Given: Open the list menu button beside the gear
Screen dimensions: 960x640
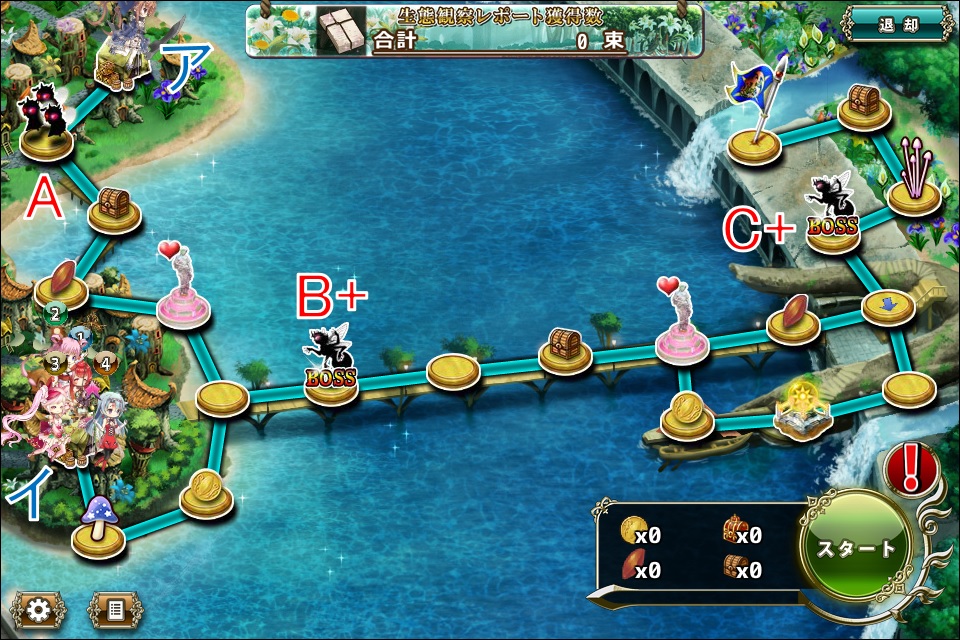Looking at the screenshot, I should (114, 608).
